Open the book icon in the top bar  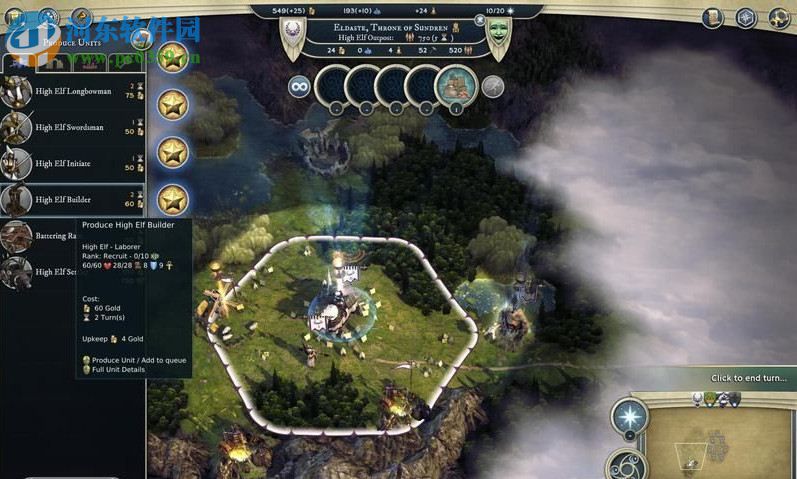[713, 17]
